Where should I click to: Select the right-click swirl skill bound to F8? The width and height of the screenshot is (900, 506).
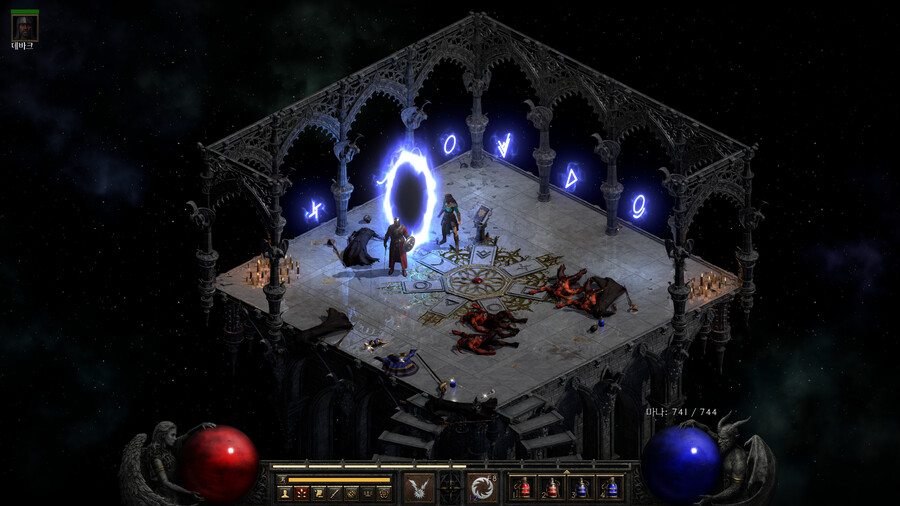[x=483, y=488]
